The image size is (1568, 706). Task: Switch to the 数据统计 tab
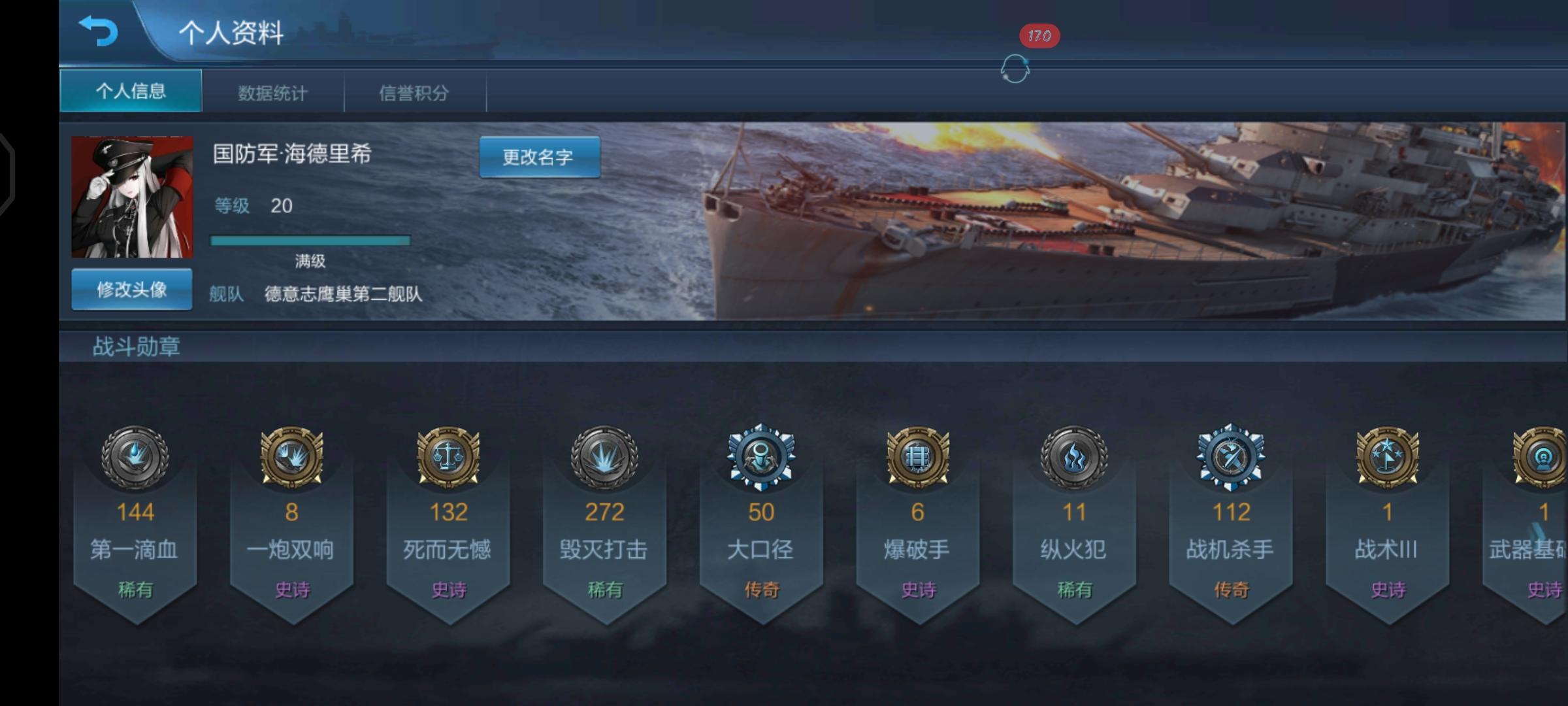[x=273, y=92]
